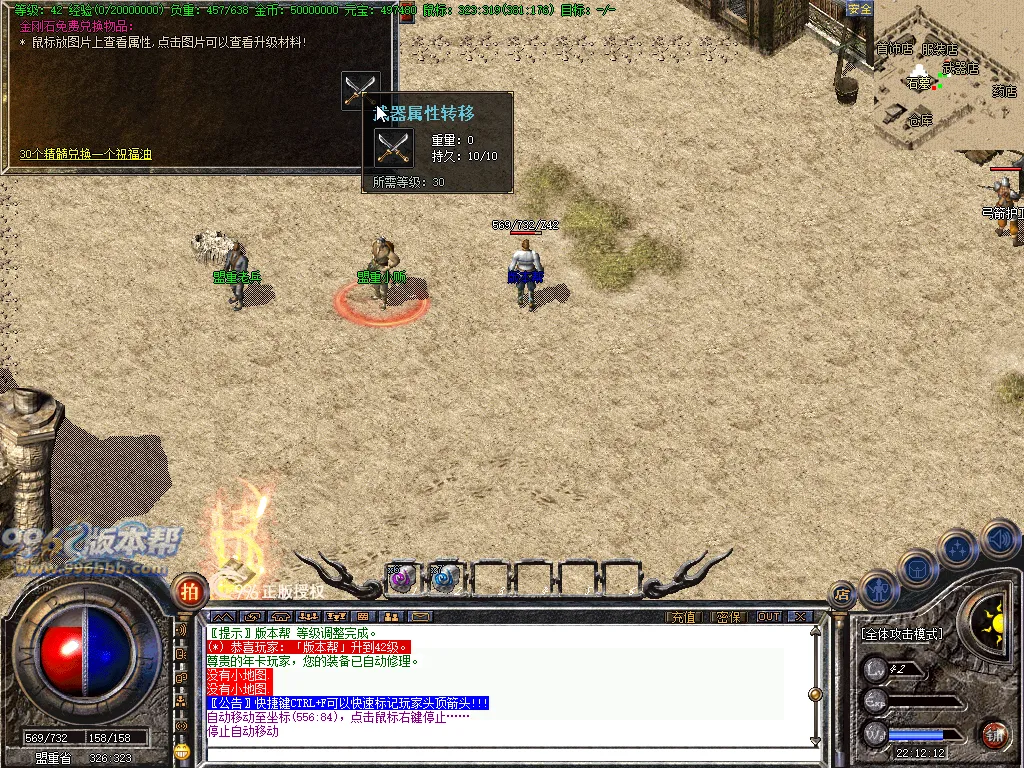The width and height of the screenshot is (1024, 768).
Task: Open the bag inventory icon
Action: pyautogui.click(x=916, y=567)
